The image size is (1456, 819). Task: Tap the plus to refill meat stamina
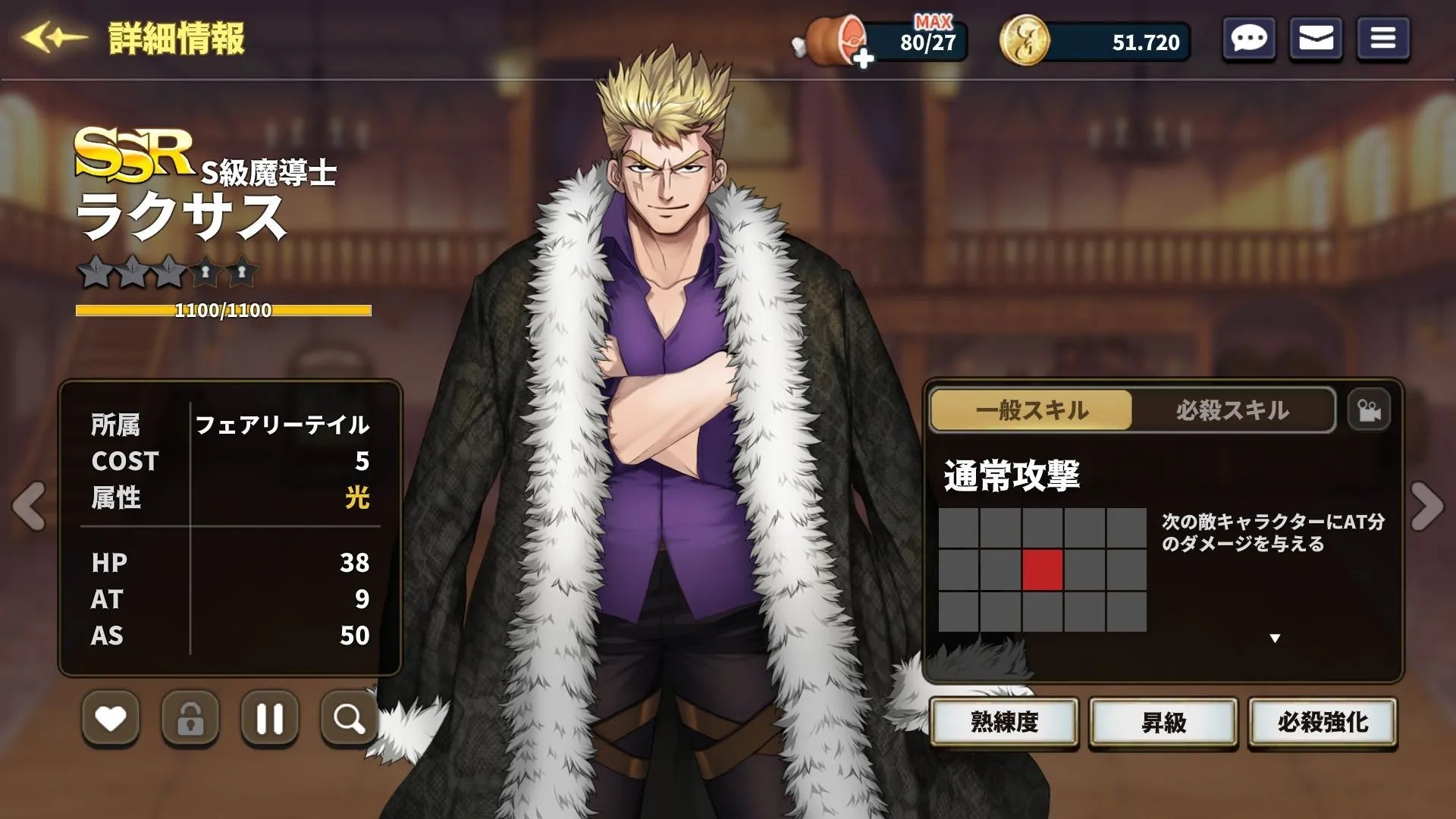(x=864, y=57)
